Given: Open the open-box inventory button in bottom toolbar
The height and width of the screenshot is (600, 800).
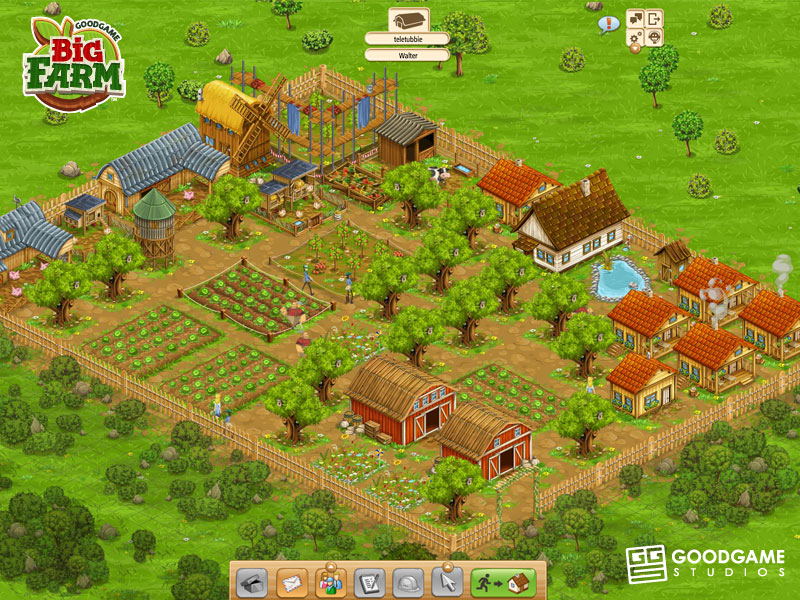Looking at the screenshot, I should (255, 580).
